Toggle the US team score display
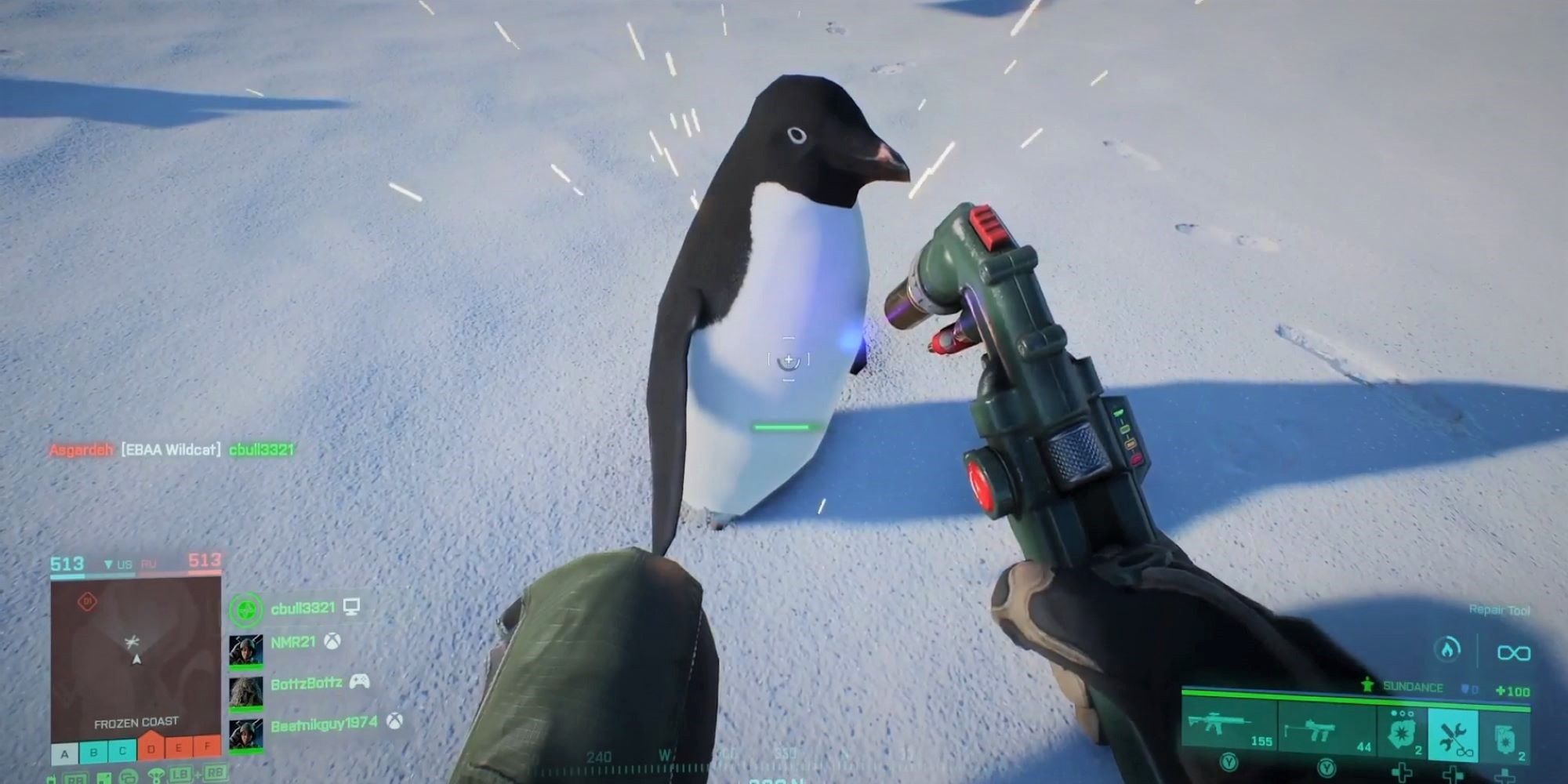The width and height of the screenshot is (1568, 784). coord(68,562)
